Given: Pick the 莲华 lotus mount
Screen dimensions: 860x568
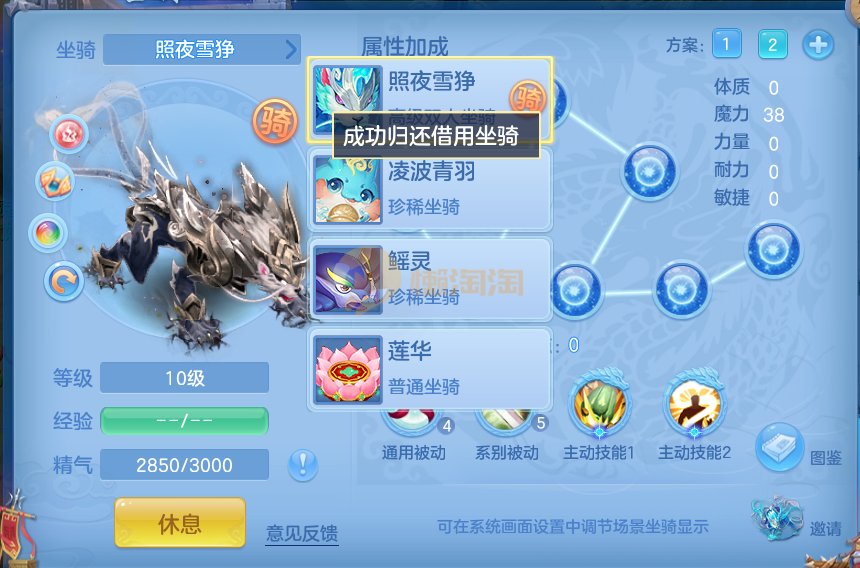Looking at the screenshot, I should (x=430, y=368).
